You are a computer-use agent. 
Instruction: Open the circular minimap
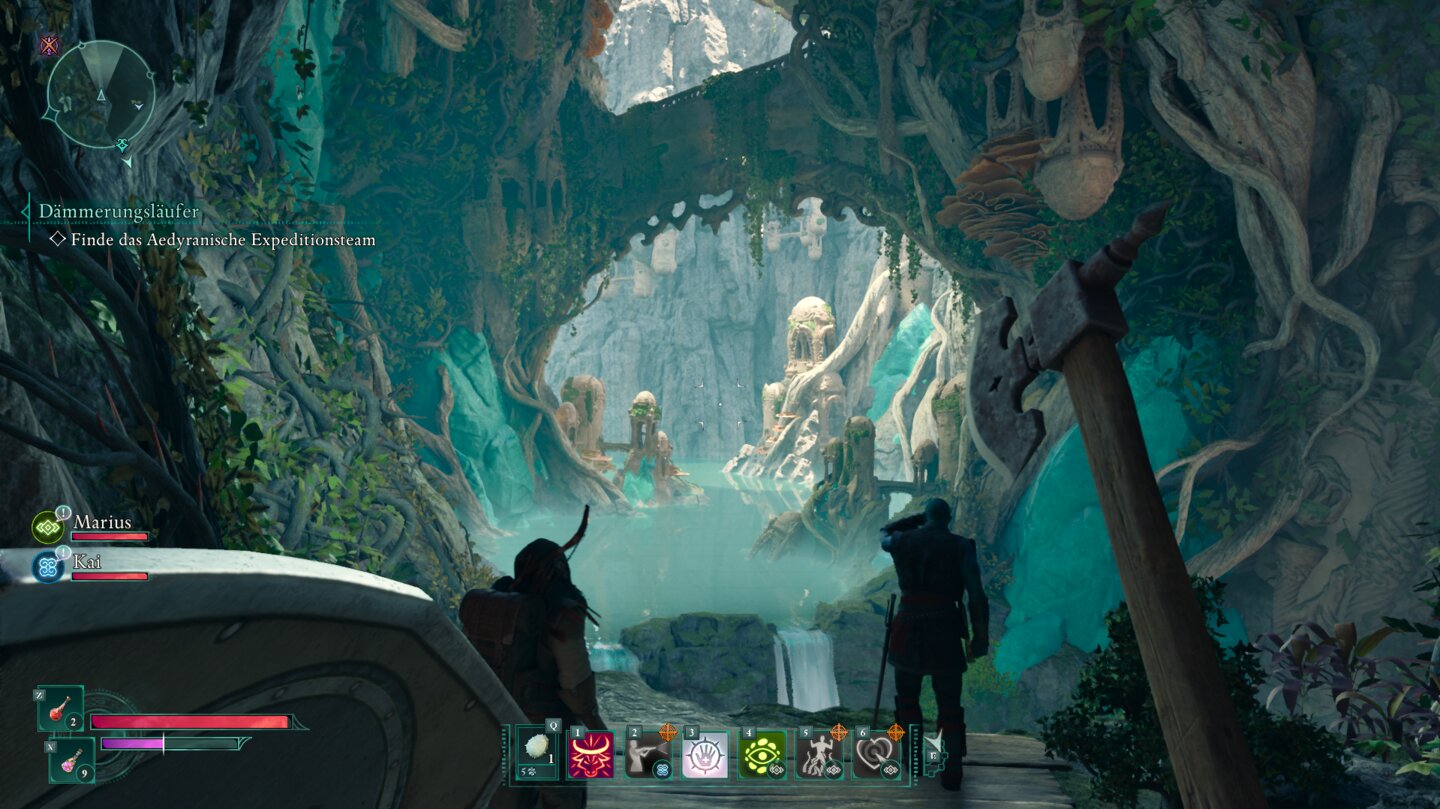(100, 94)
